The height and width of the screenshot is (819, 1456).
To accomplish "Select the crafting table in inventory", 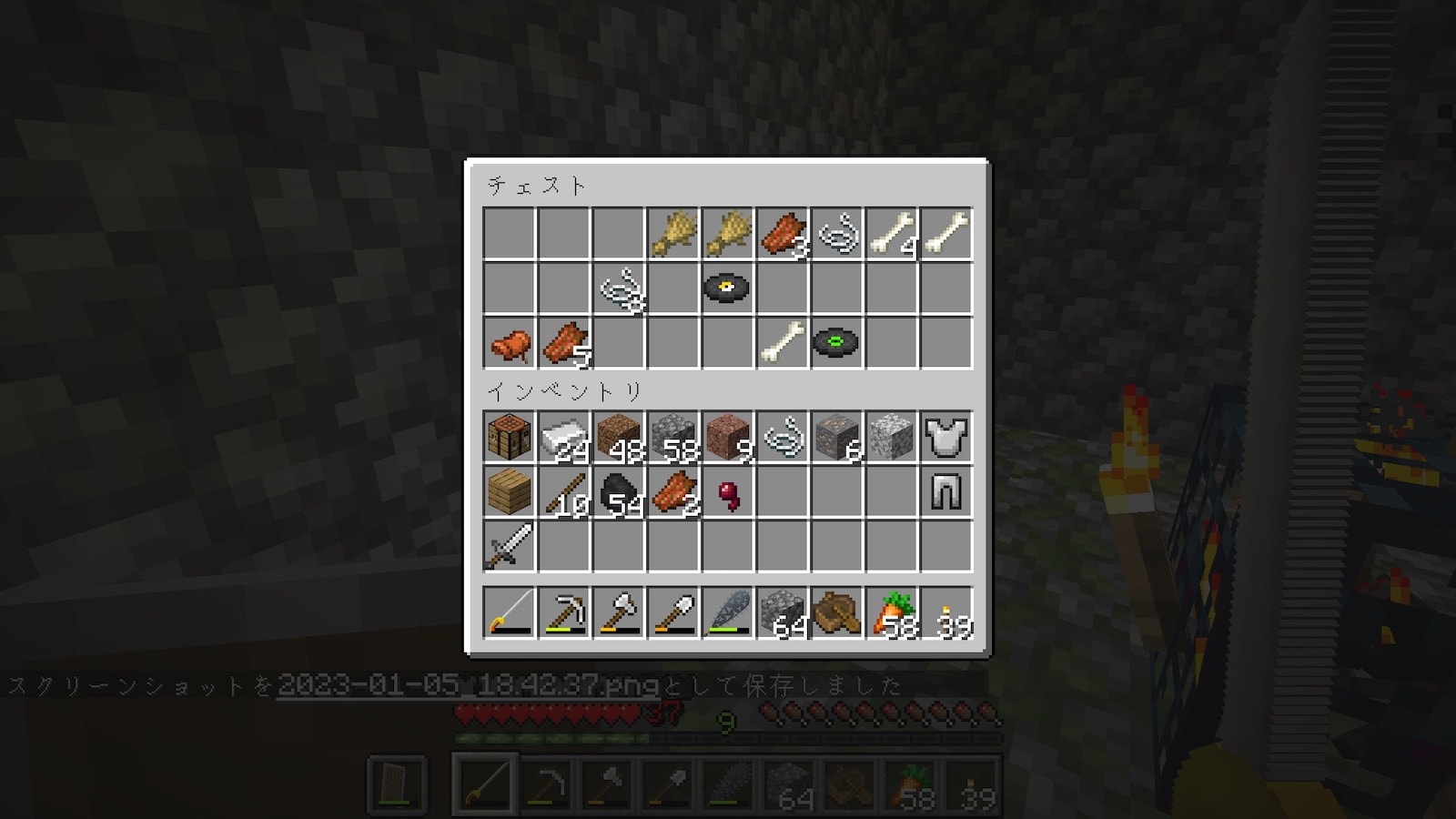I will pos(510,437).
